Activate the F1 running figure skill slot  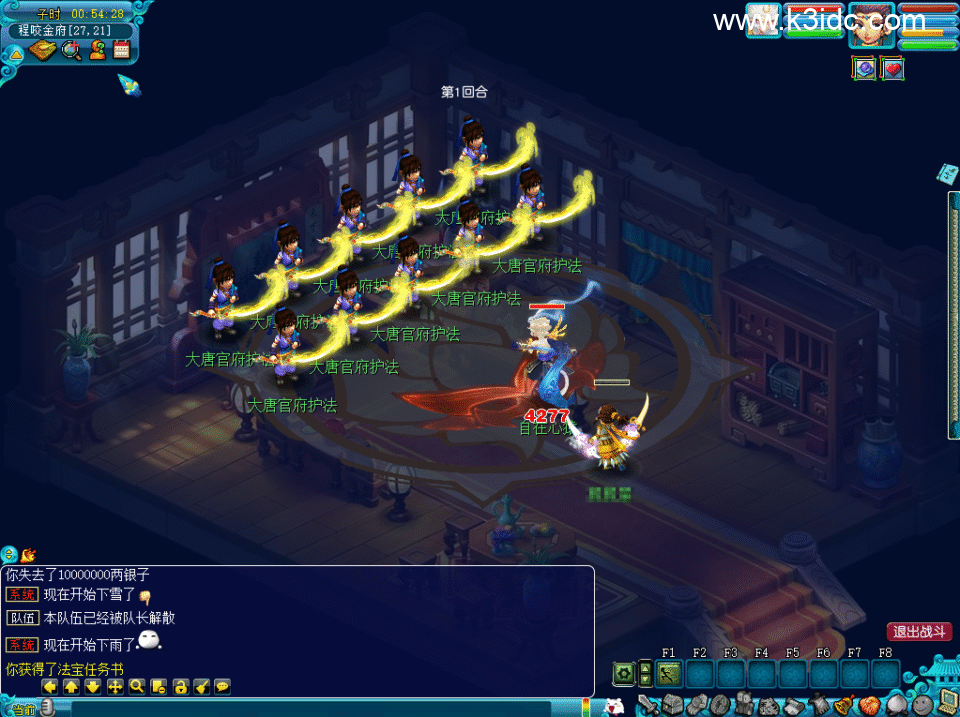click(x=669, y=674)
